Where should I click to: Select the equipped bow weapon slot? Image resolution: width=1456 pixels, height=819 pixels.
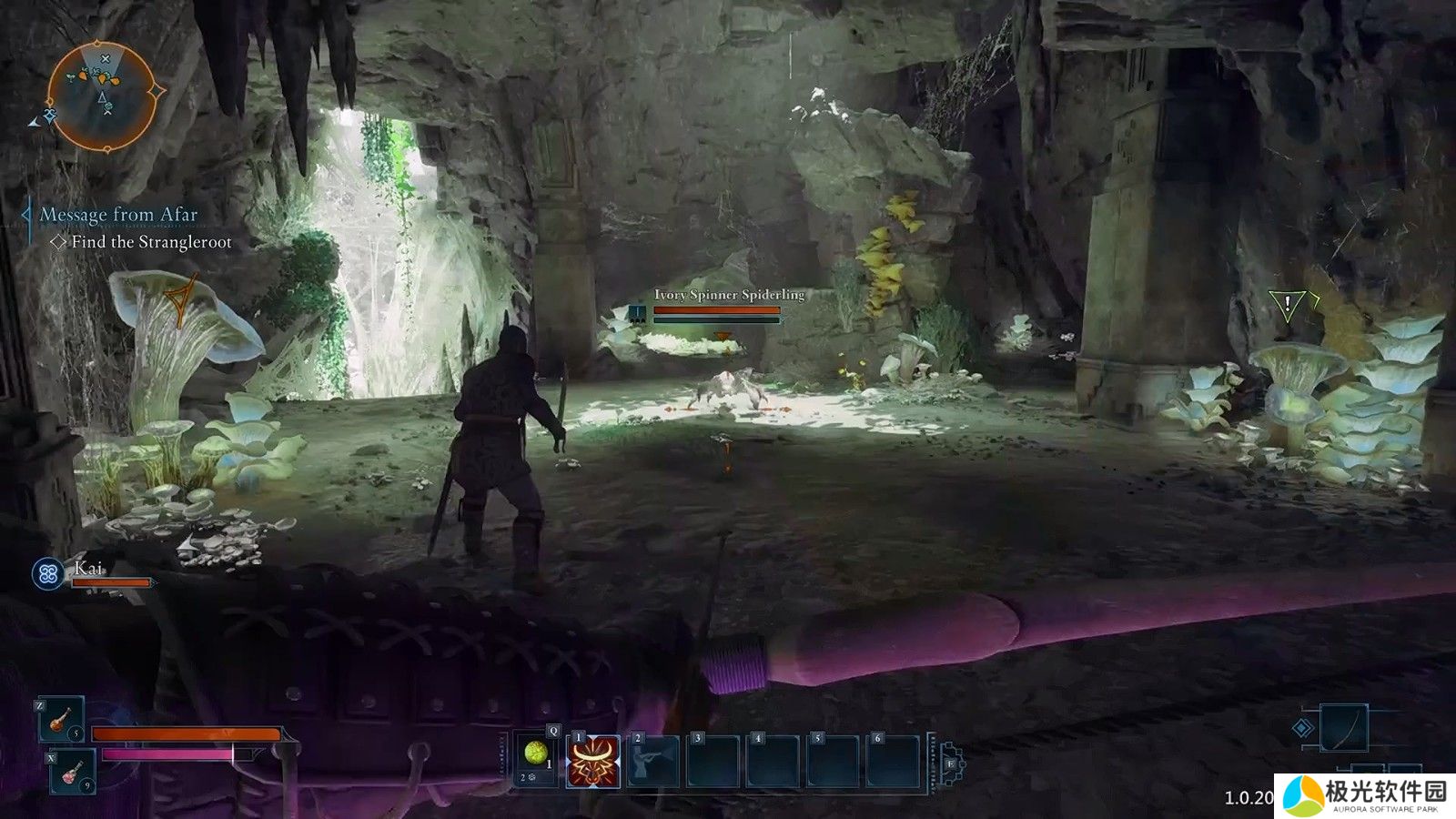(1343, 728)
